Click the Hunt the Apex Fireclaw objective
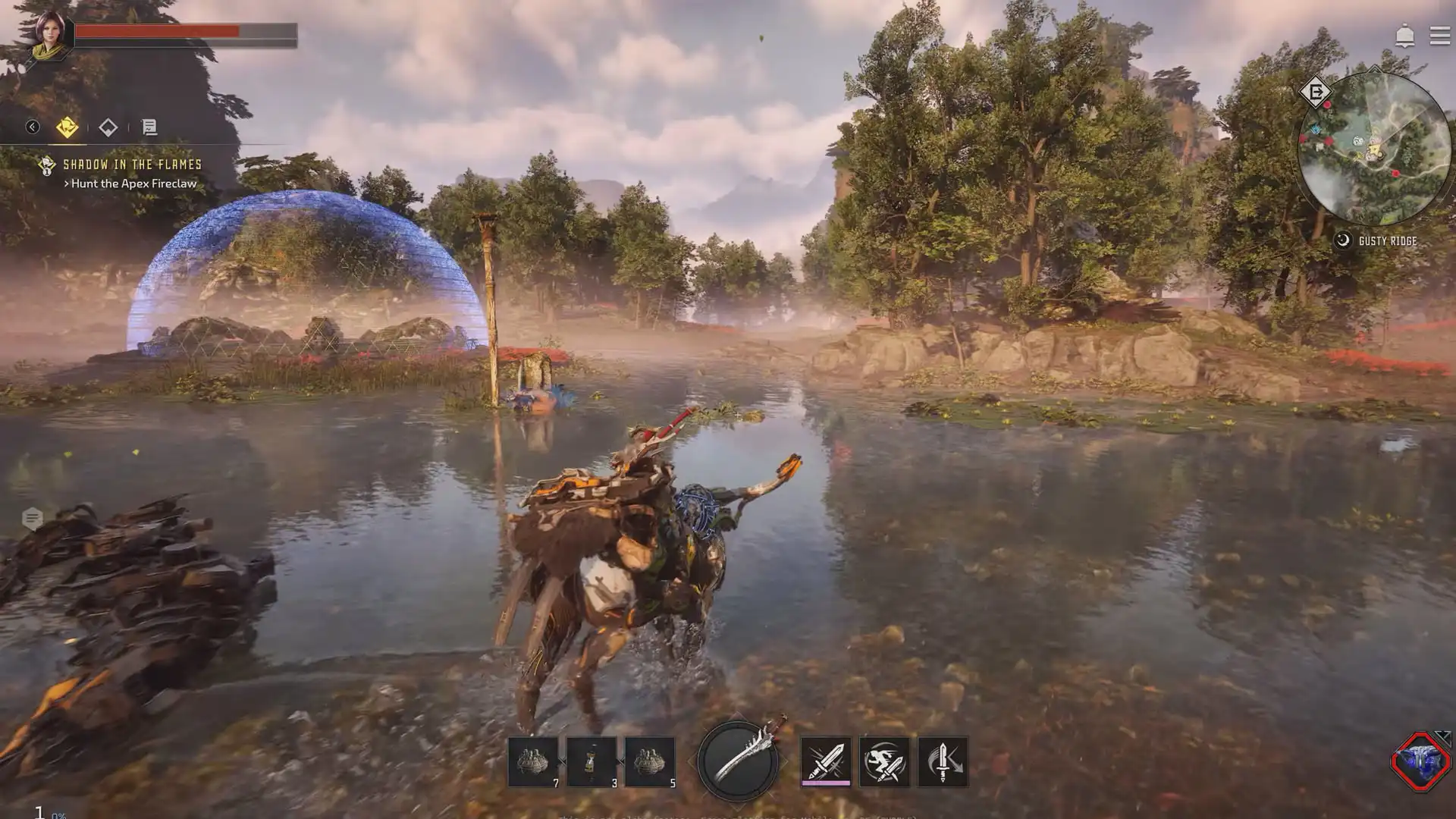 point(133,184)
